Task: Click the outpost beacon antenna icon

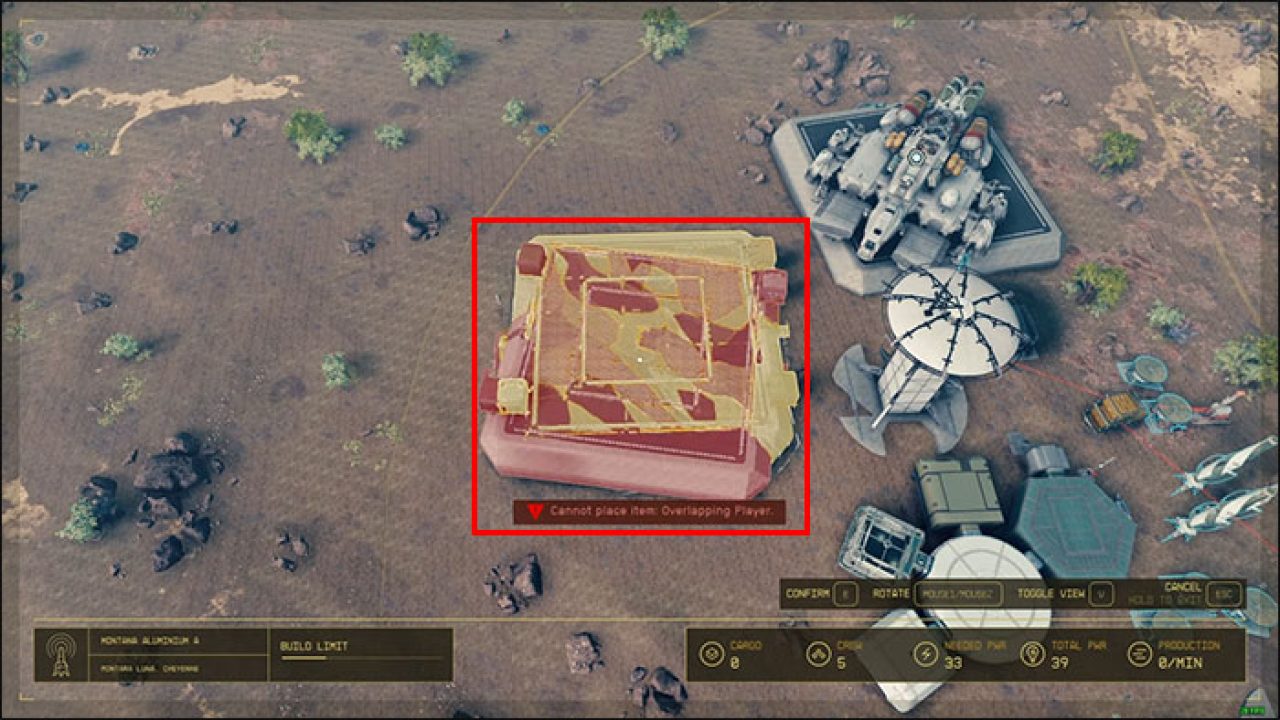Action: pyautogui.click(x=62, y=654)
